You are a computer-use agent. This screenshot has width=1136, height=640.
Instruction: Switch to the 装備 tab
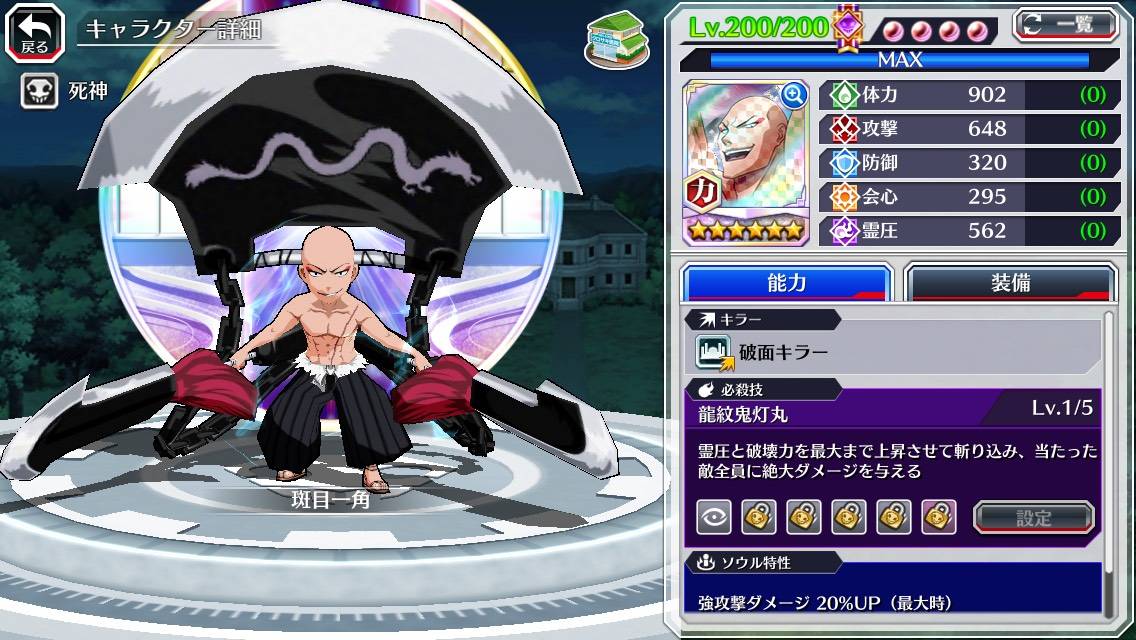click(x=1010, y=283)
